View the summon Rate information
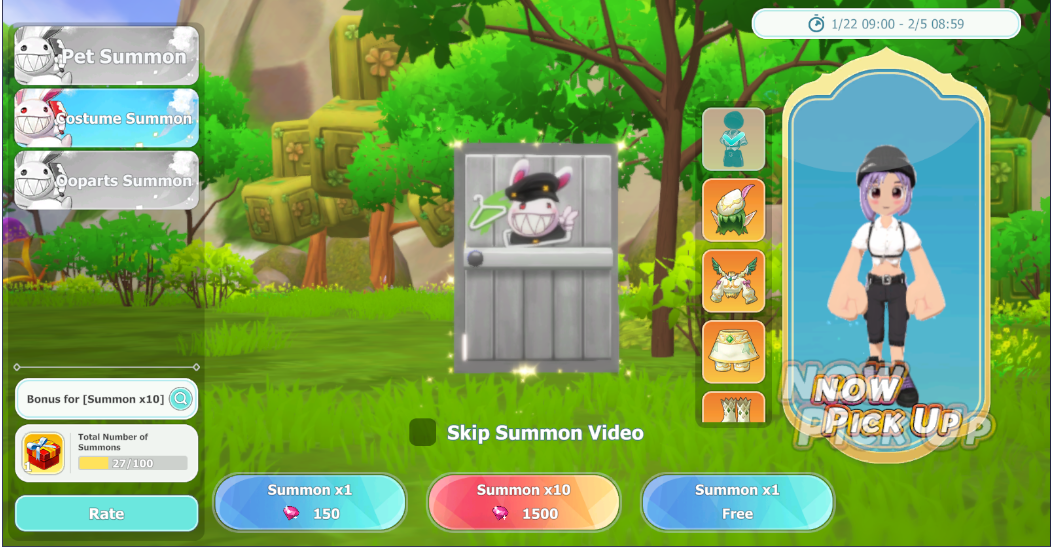The width and height of the screenshot is (1051, 547). [x=106, y=513]
